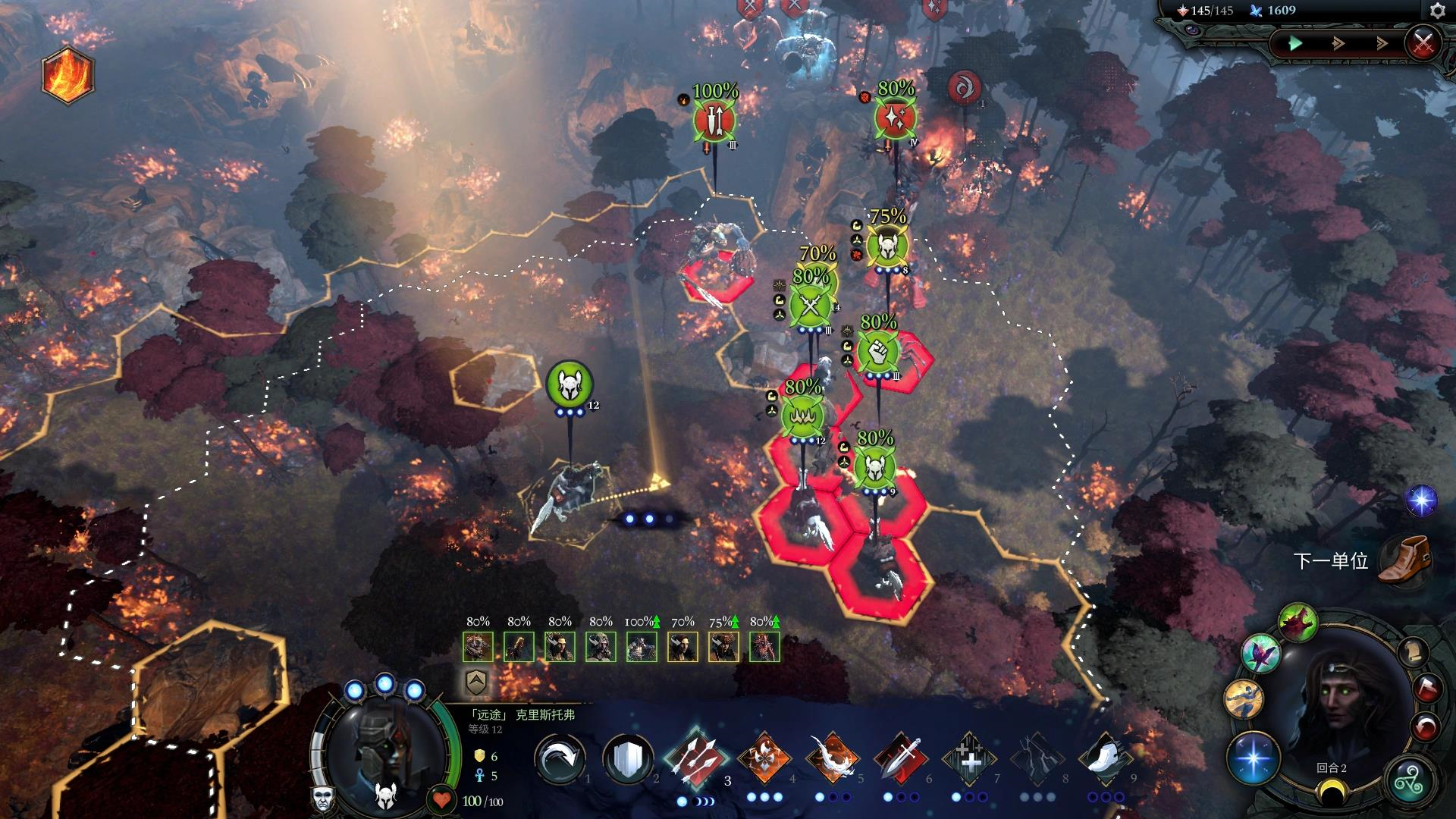Set battle speed to normal play

pos(1295,43)
